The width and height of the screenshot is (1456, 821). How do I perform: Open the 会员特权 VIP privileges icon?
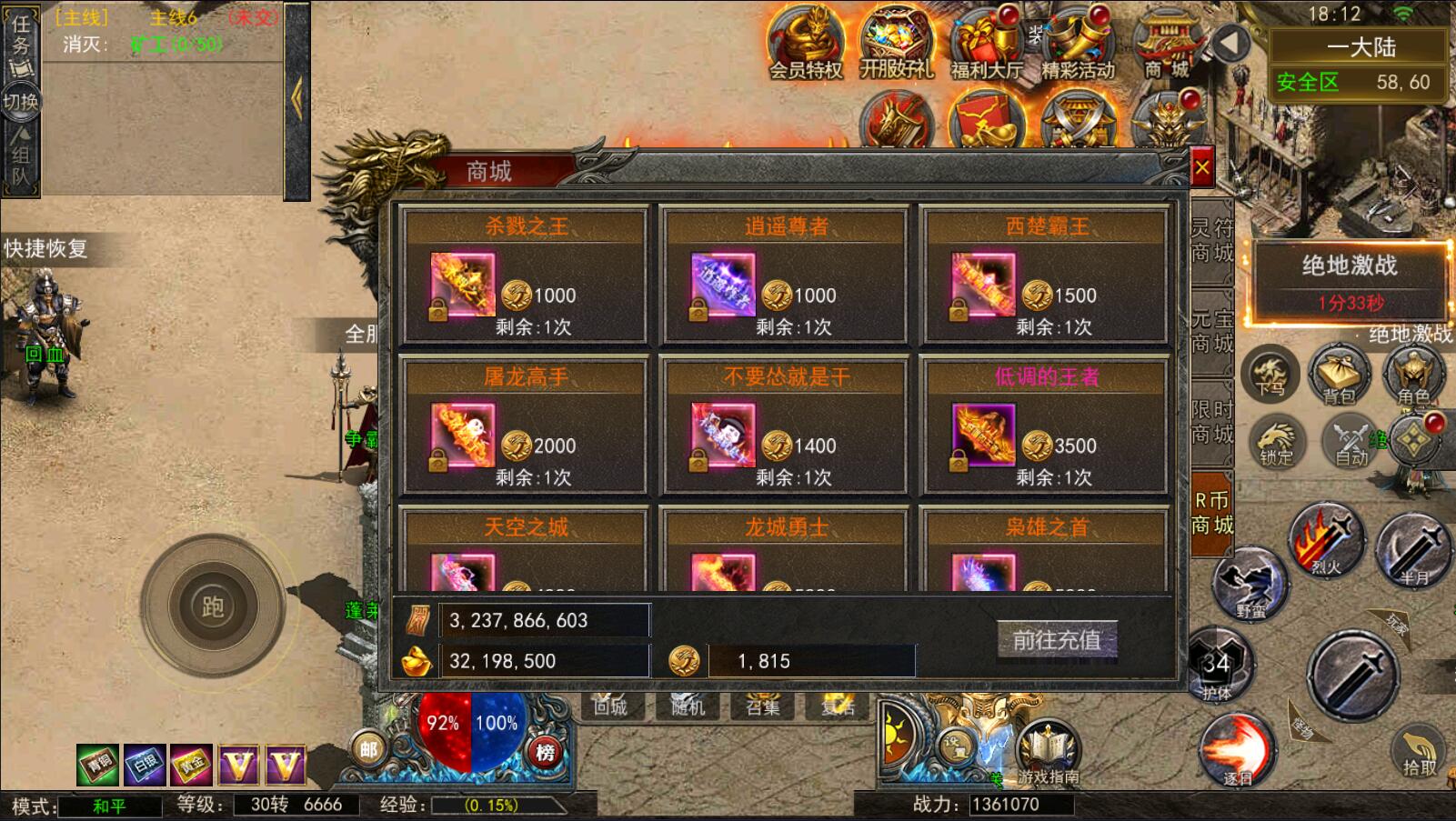(x=806, y=44)
